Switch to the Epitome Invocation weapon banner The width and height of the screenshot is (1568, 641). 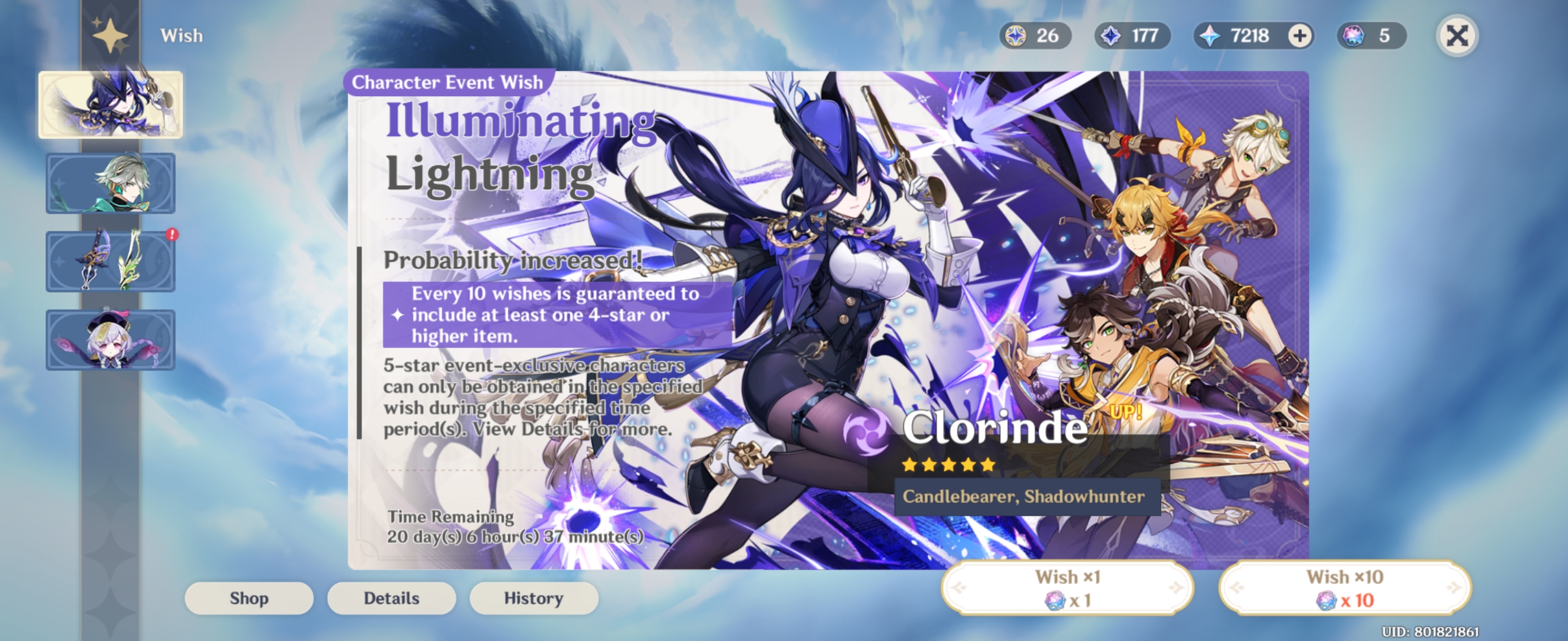(109, 262)
